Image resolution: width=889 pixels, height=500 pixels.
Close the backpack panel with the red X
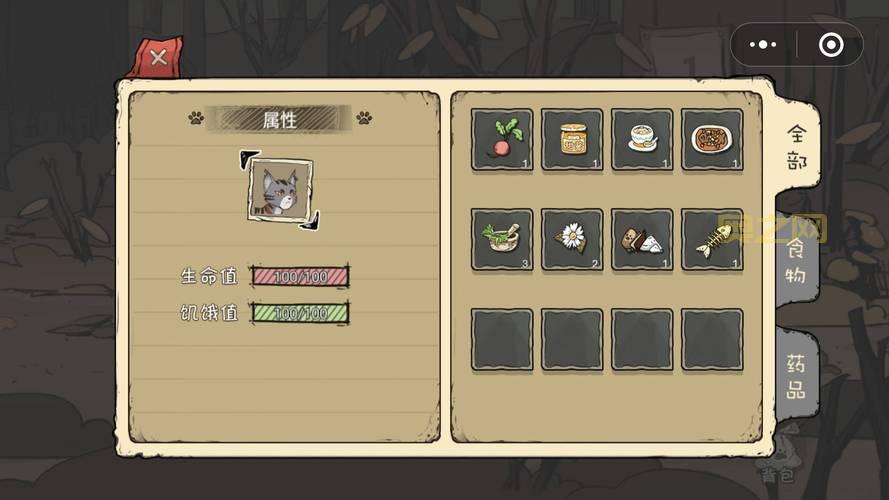click(x=158, y=57)
